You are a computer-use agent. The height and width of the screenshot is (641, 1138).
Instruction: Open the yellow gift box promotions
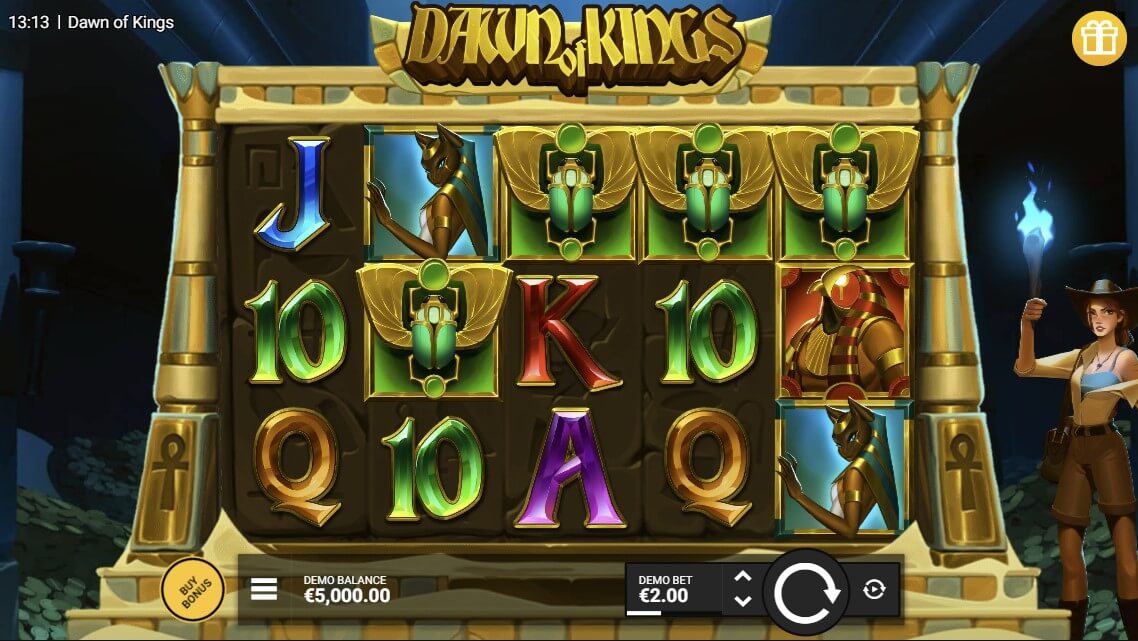click(1099, 38)
